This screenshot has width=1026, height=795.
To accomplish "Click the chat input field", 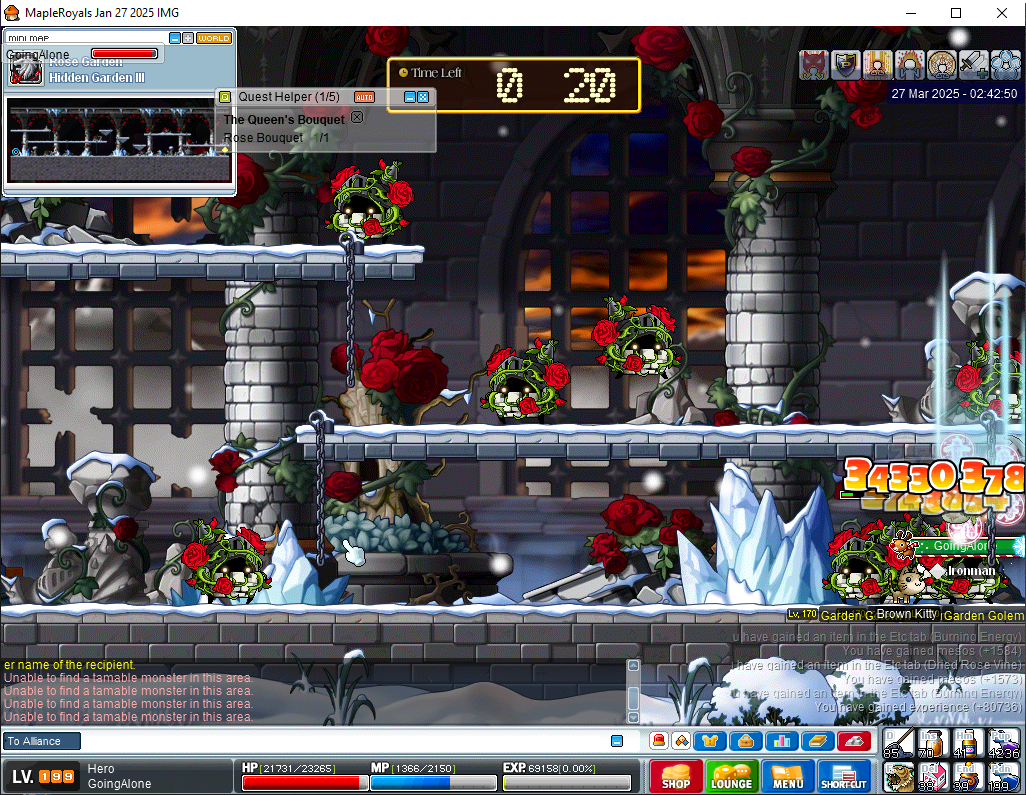I will [340, 741].
